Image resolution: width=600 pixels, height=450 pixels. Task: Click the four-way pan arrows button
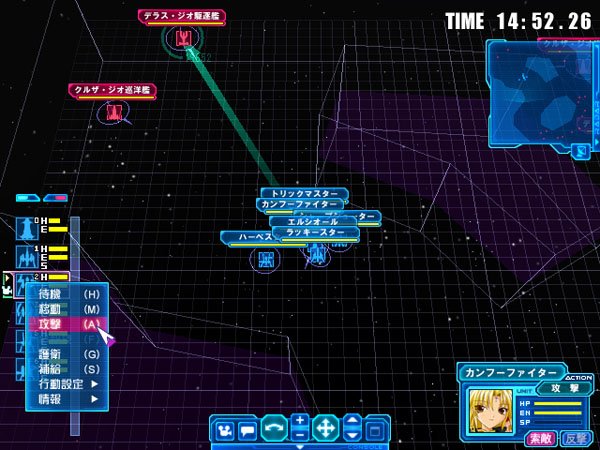325,429
